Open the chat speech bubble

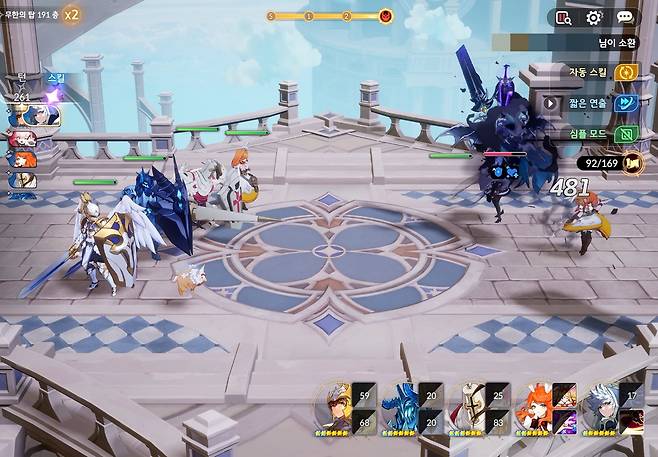pos(625,17)
